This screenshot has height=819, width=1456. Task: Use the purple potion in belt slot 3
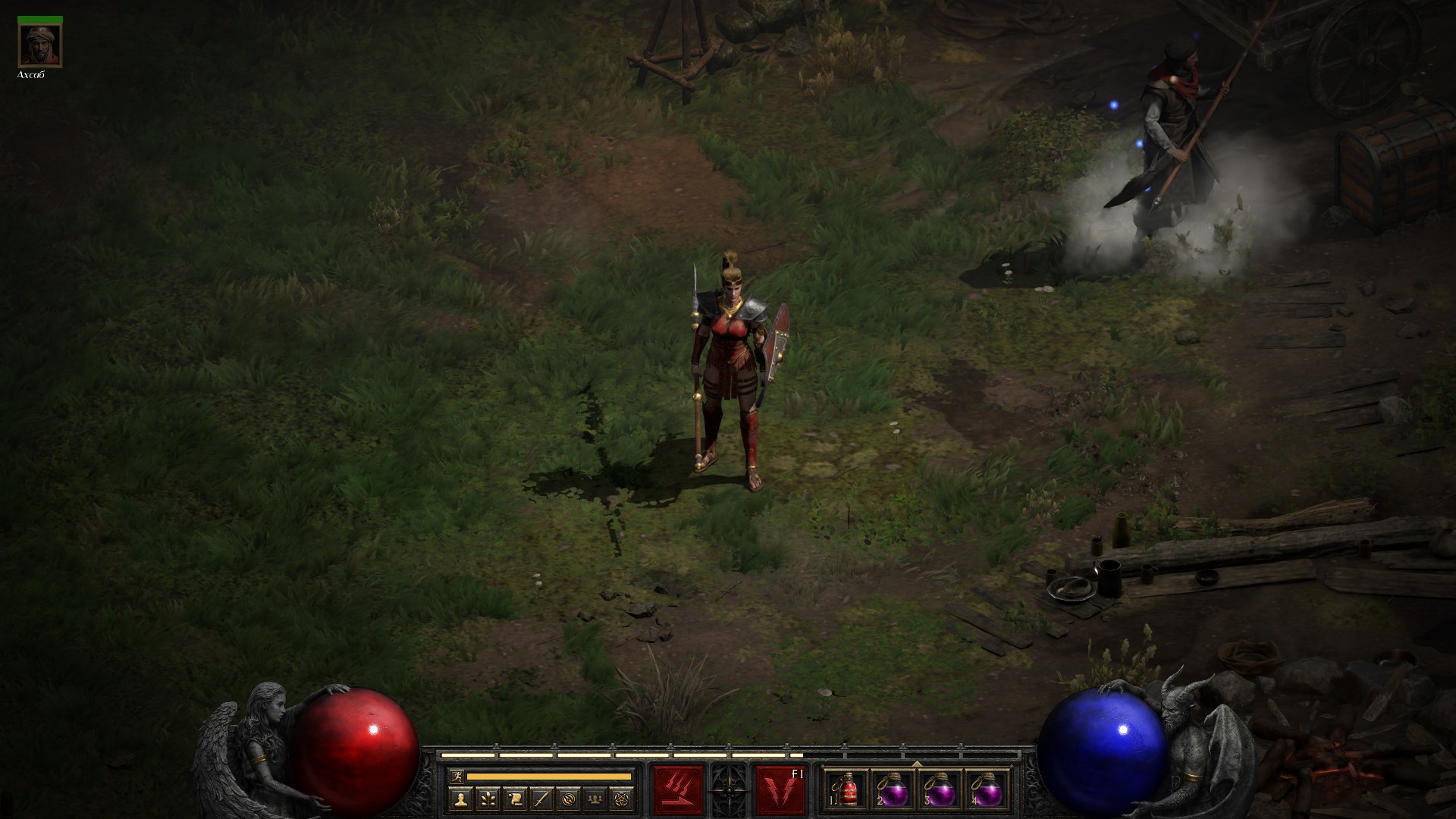click(x=940, y=790)
